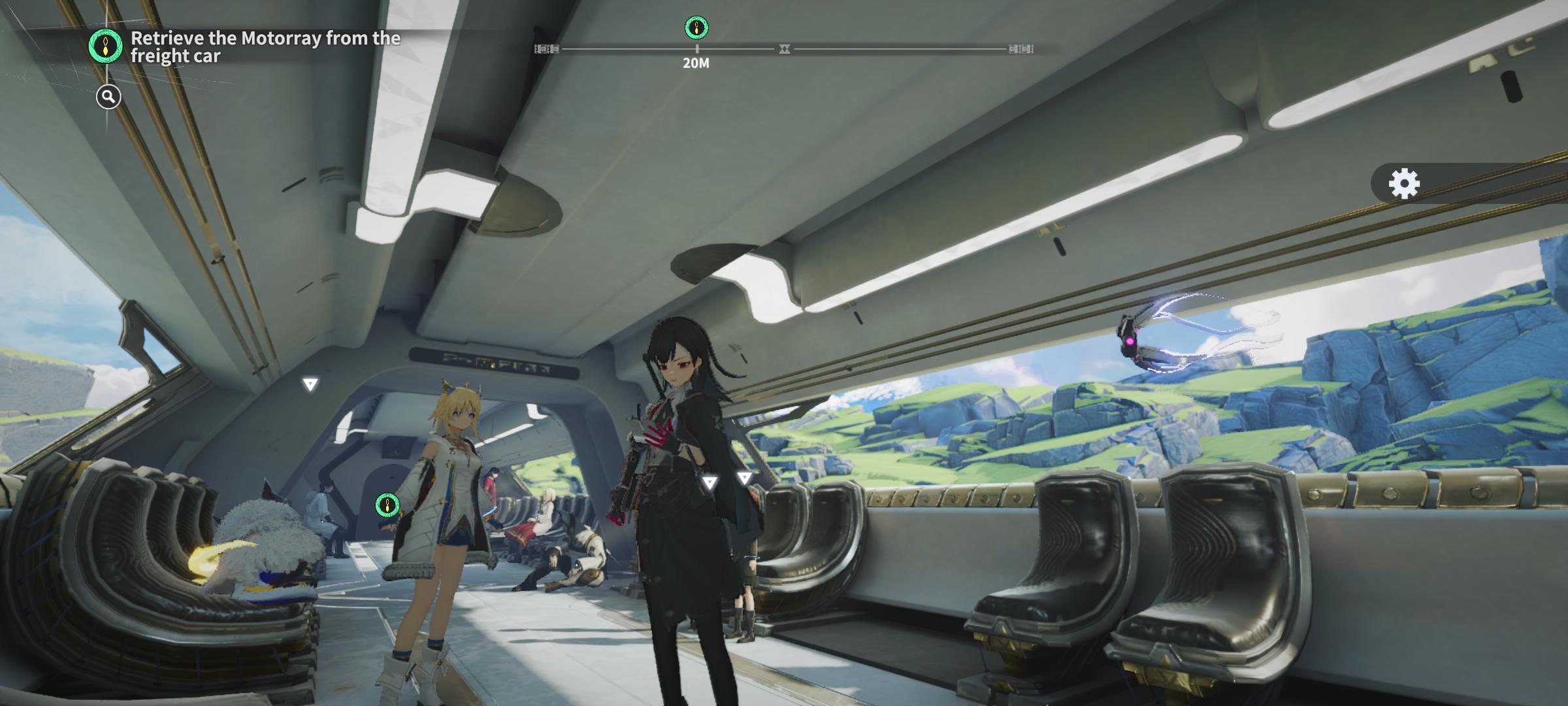Open the settings gear button

pos(1404,184)
